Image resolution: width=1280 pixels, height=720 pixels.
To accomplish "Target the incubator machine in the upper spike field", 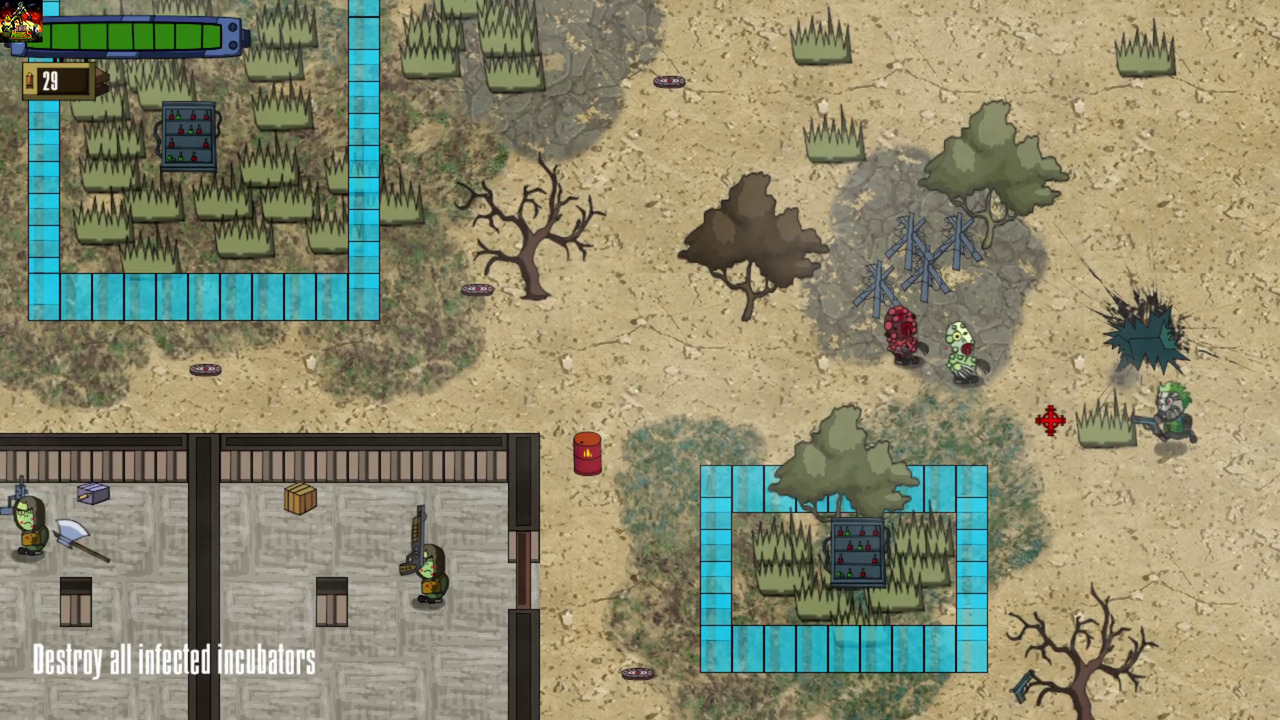I will pos(190,135).
